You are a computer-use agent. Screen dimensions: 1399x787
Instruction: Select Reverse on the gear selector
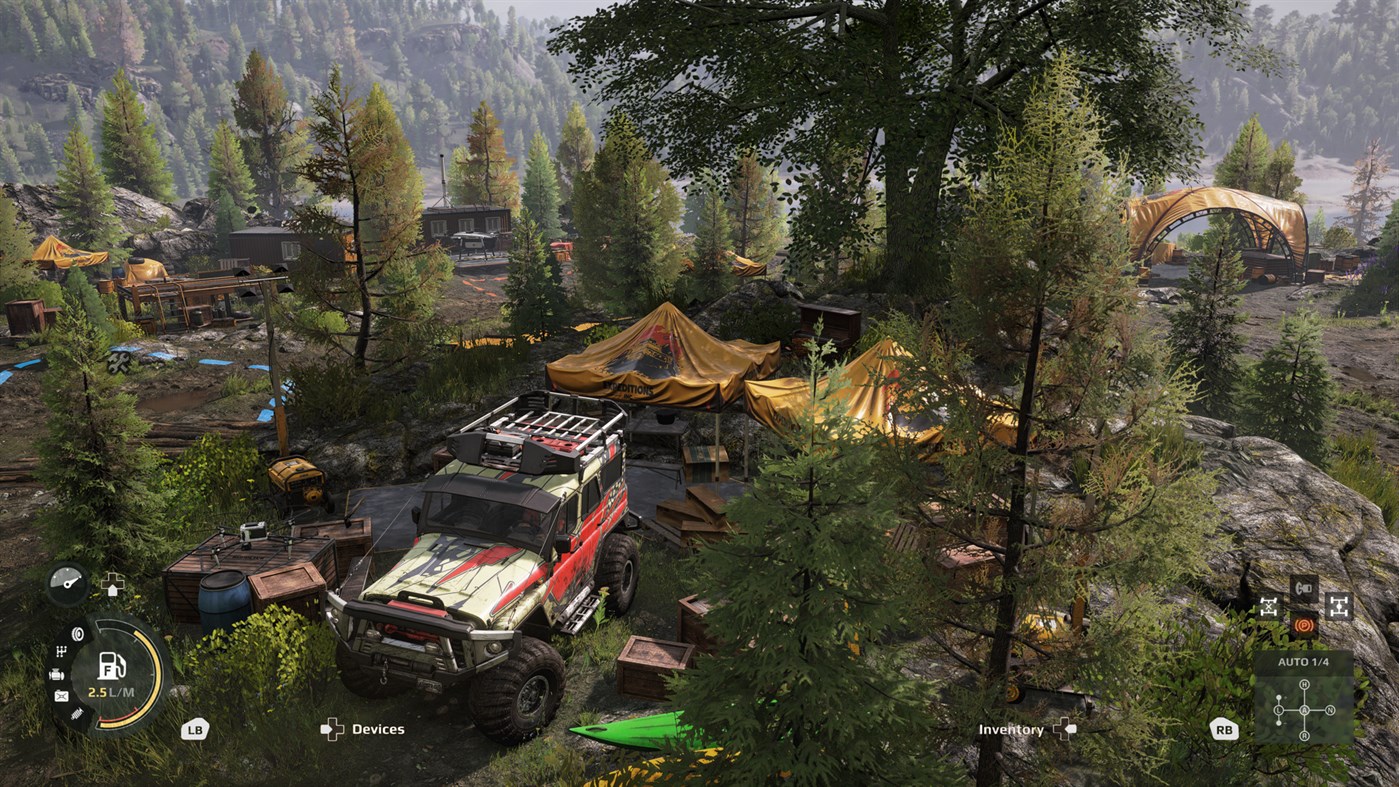[1304, 735]
